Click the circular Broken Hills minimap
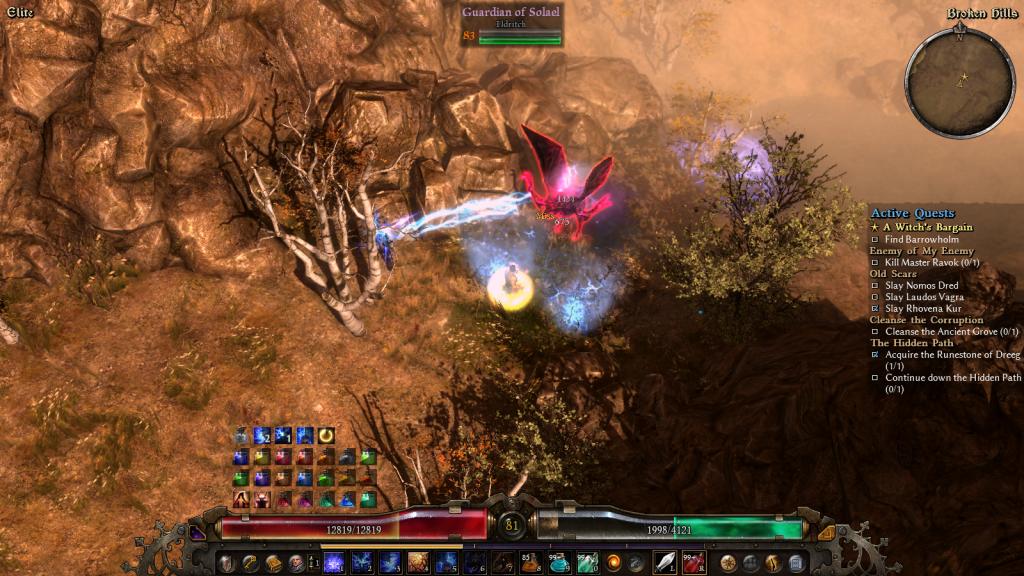 point(960,82)
